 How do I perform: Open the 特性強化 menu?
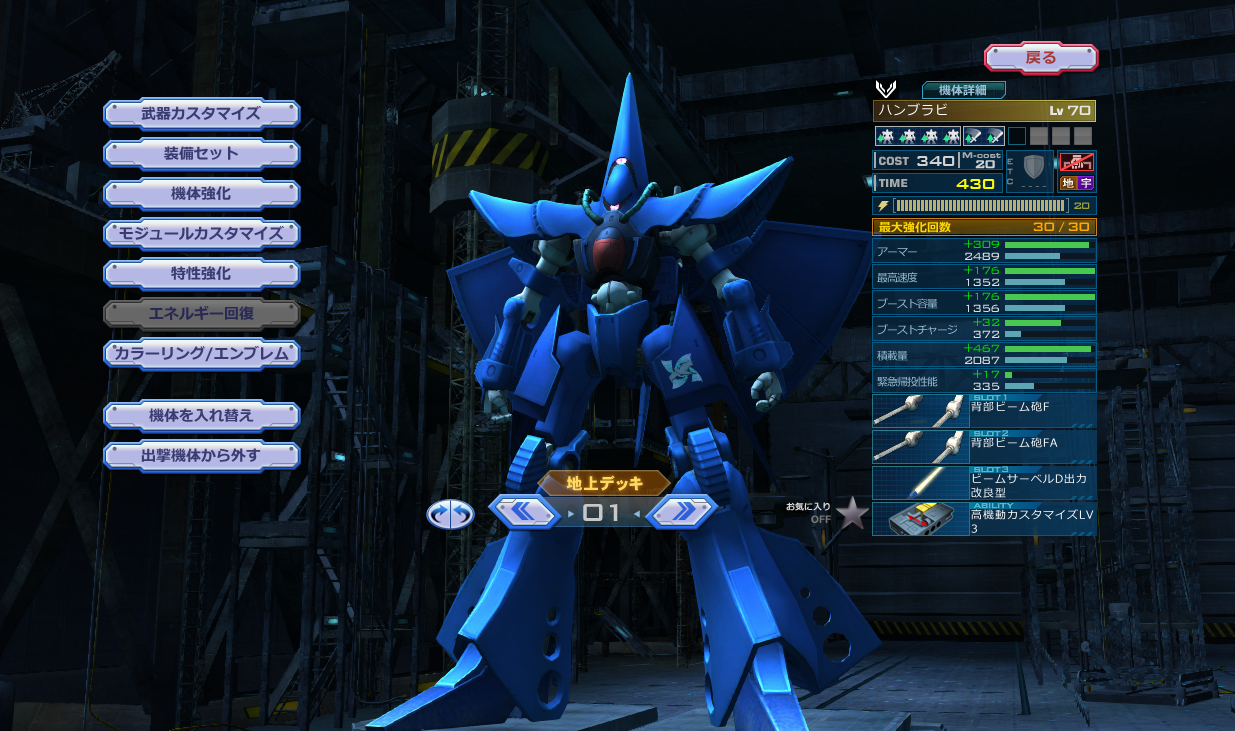[x=201, y=273]
